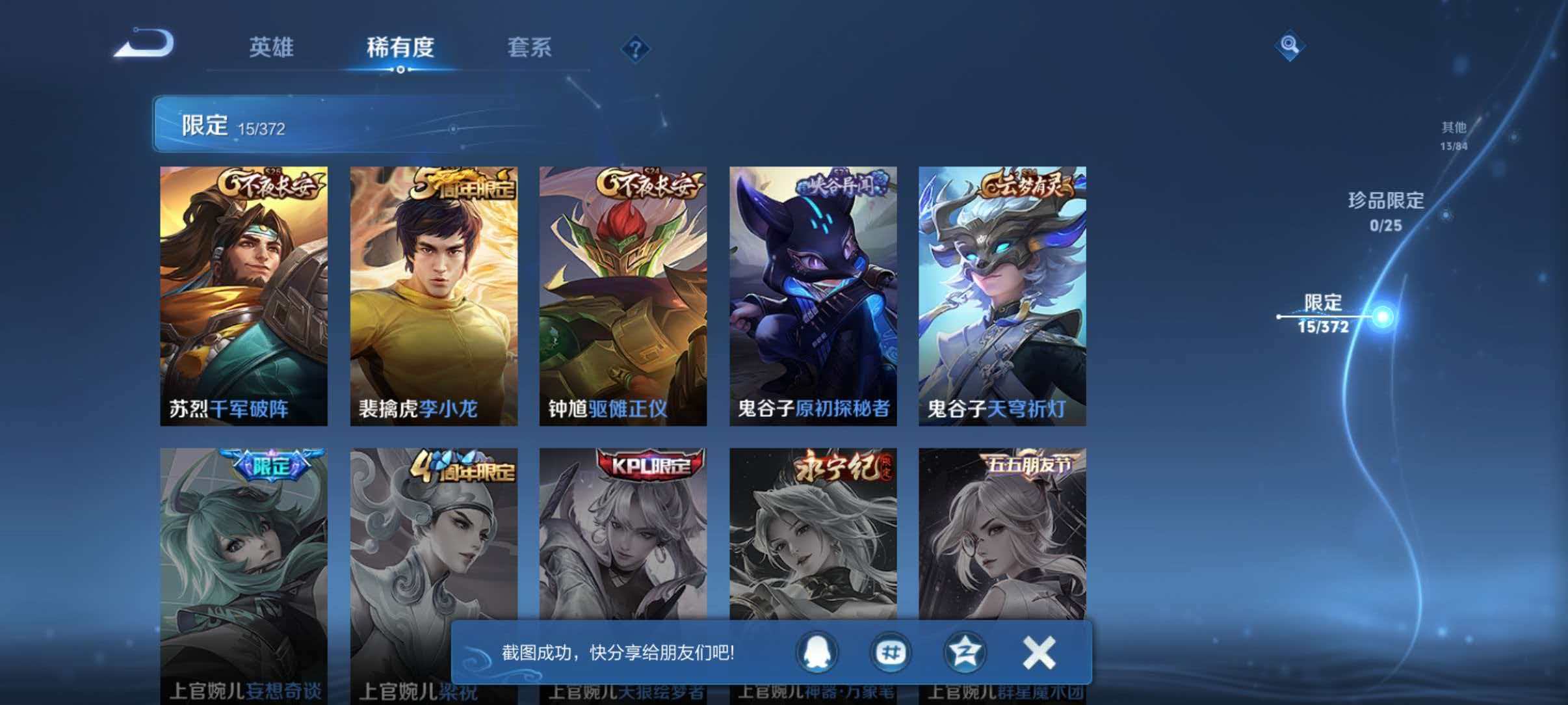Image resolution: width=1568 pixels, height=705 pixels.
Task: Share the screenshot via WeChat Moments icon
Action: click(892, 653)
